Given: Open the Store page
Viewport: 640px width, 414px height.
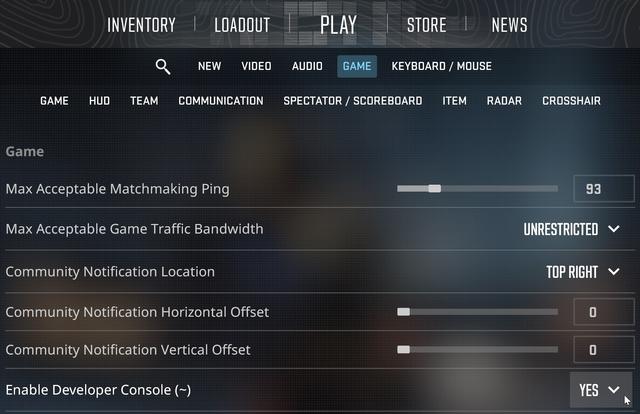Looking at the screenshot, I should (x=427, y=25).
